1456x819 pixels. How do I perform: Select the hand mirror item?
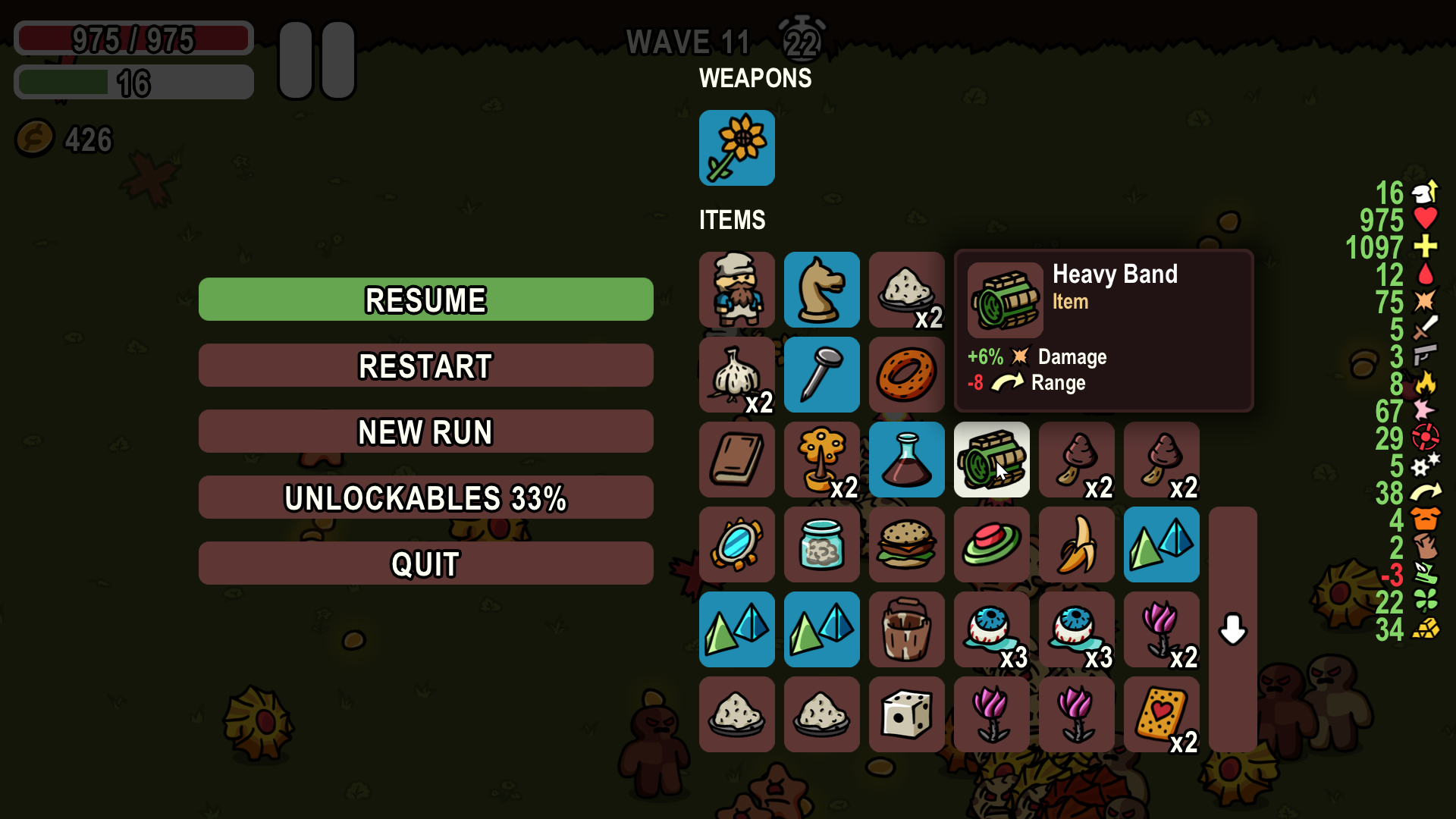pos(736,544)
